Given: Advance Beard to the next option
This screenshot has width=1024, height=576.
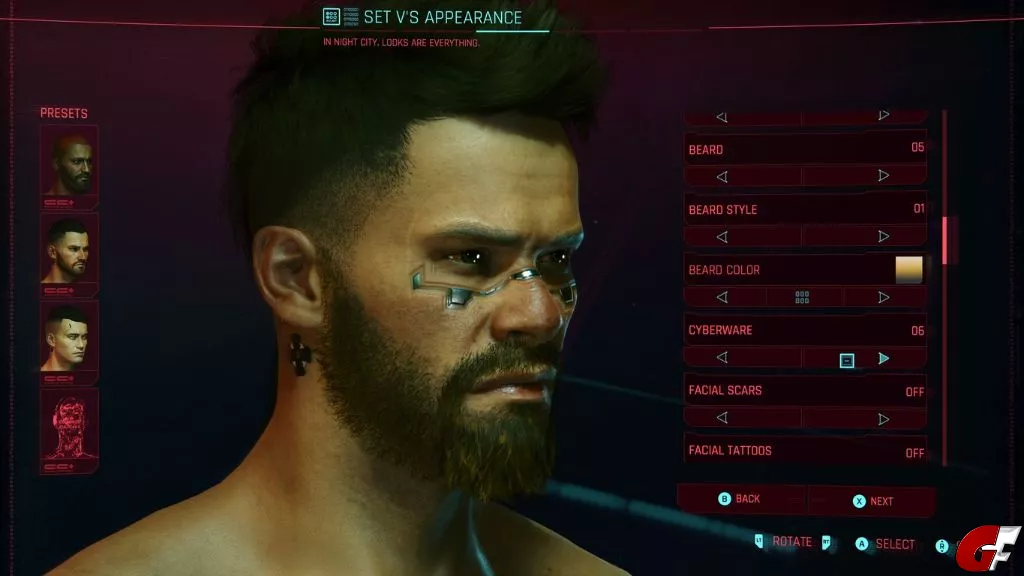Looking at the screenshot, I should (883, 176).
